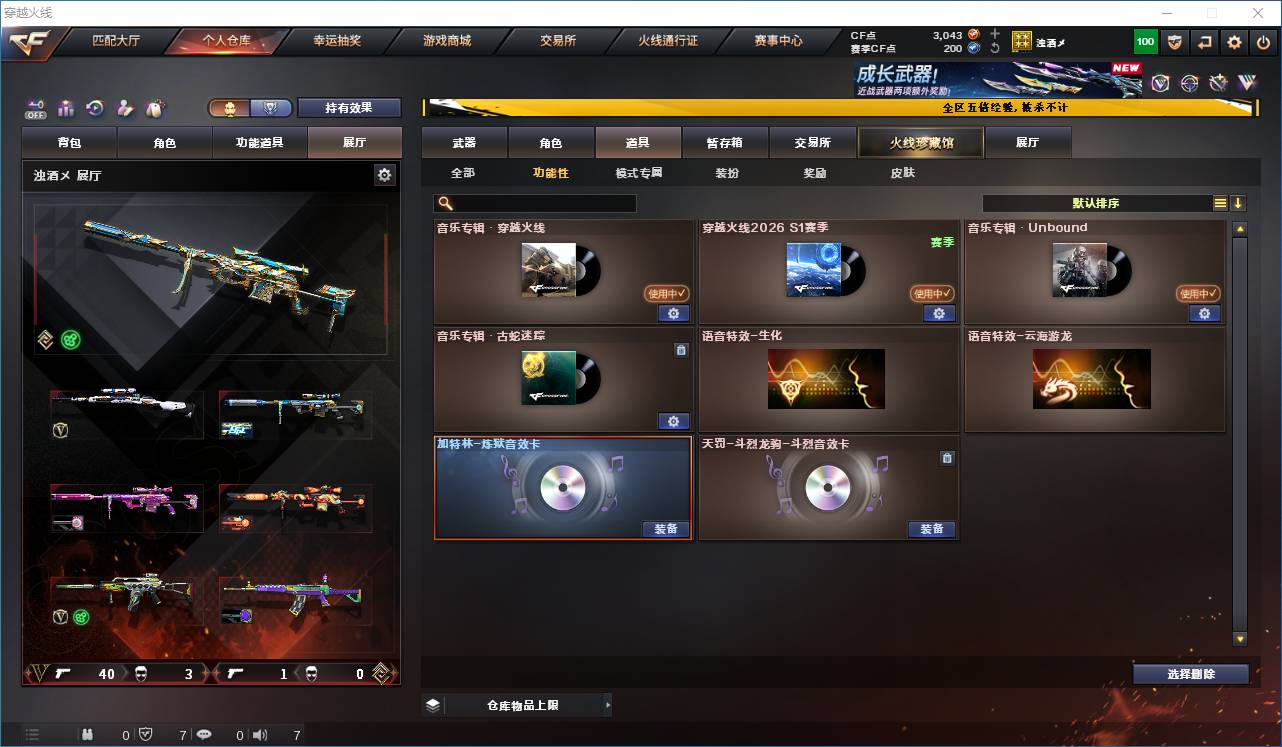Click 装备 on the 天罚-斗烈龙驹 sound card
The height and width of the screenshot is (747, 1282).
click(931, 530)
